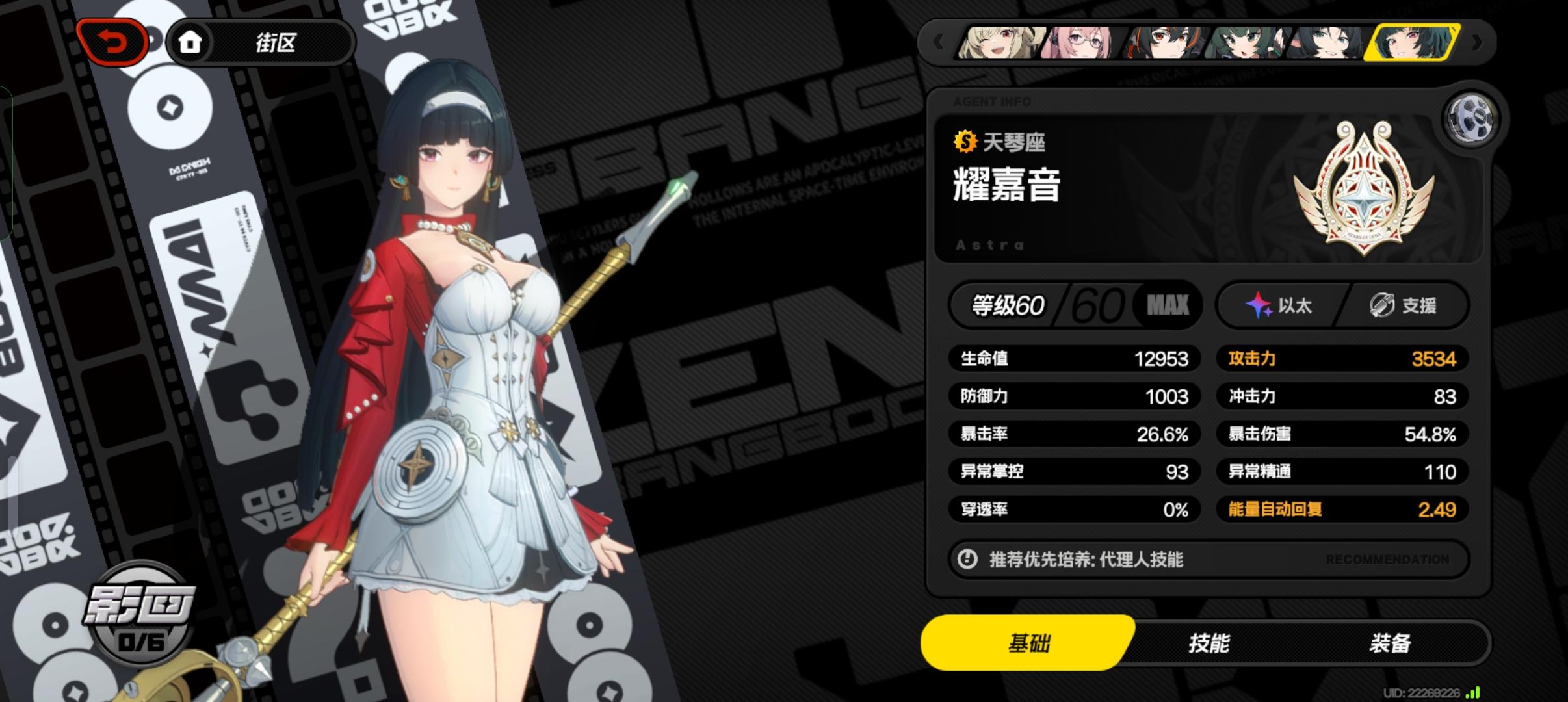Click the 街区 button at top left
1568x702 pixels.
[x=280, y=41]
